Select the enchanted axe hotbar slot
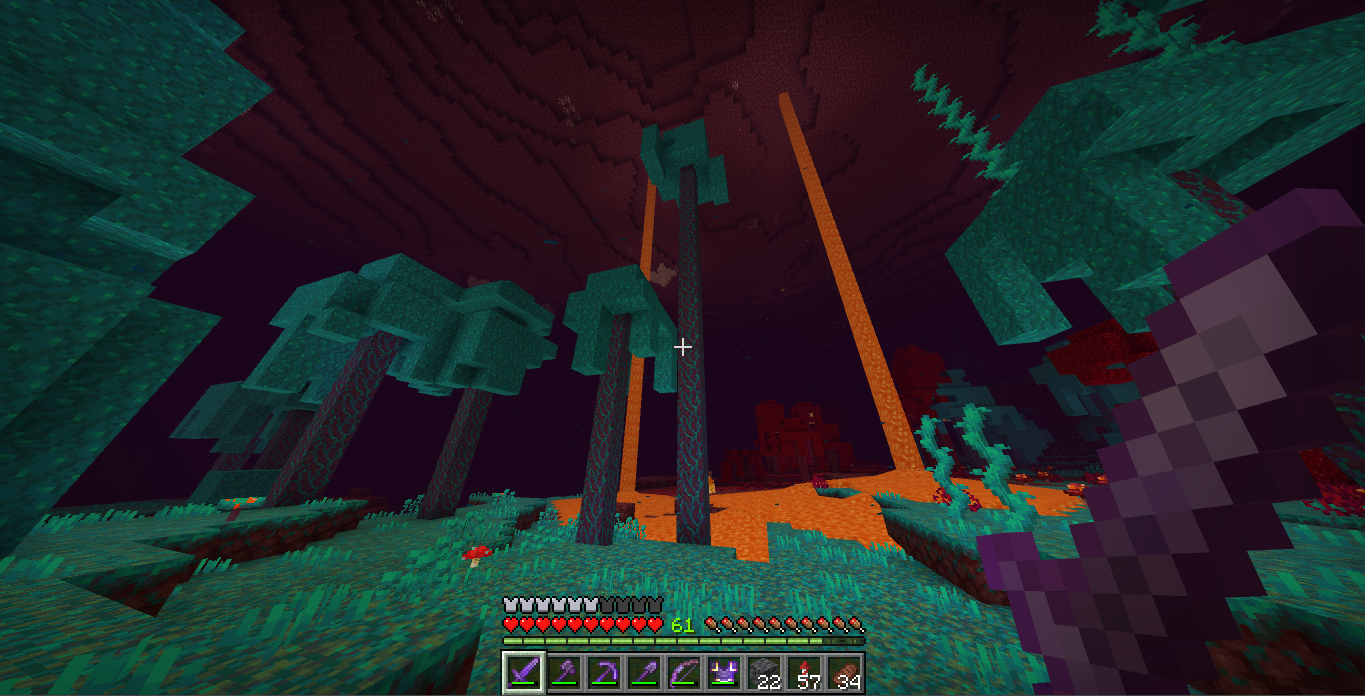1365x696 pixels. point(563,672)
